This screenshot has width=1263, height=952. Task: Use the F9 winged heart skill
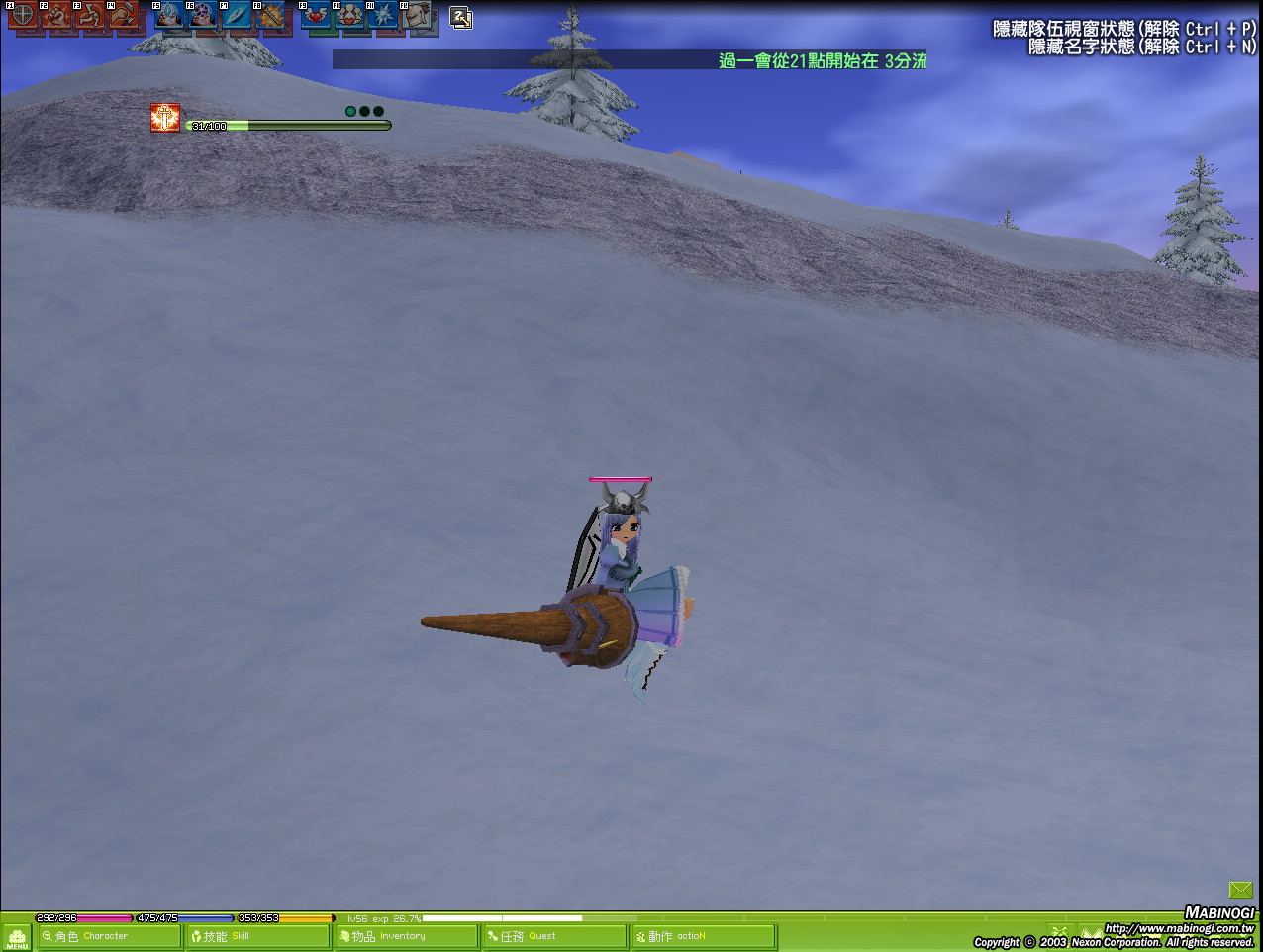pos(317,16)
